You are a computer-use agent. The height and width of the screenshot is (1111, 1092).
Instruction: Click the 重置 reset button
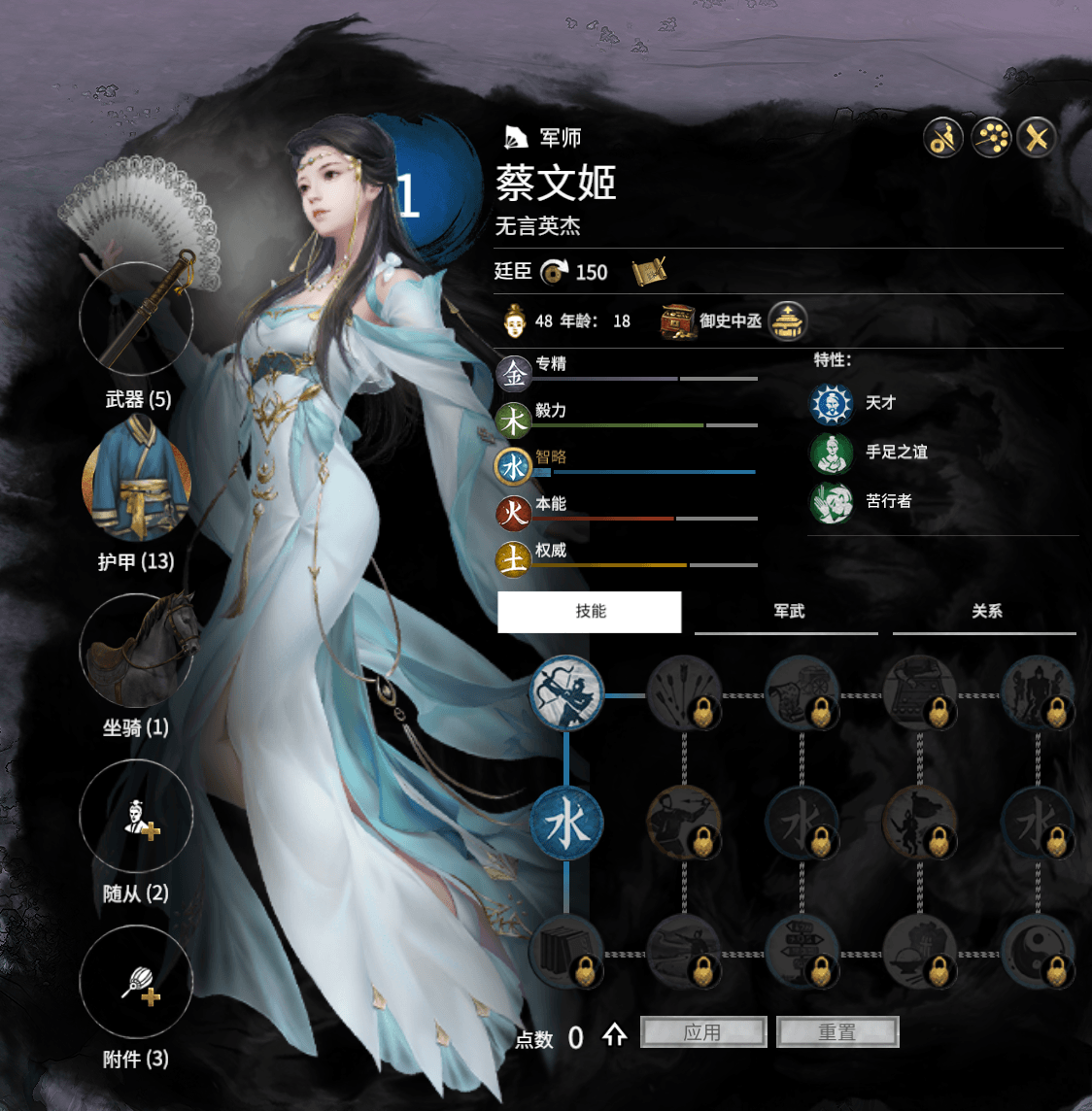tap(837, 1032)
